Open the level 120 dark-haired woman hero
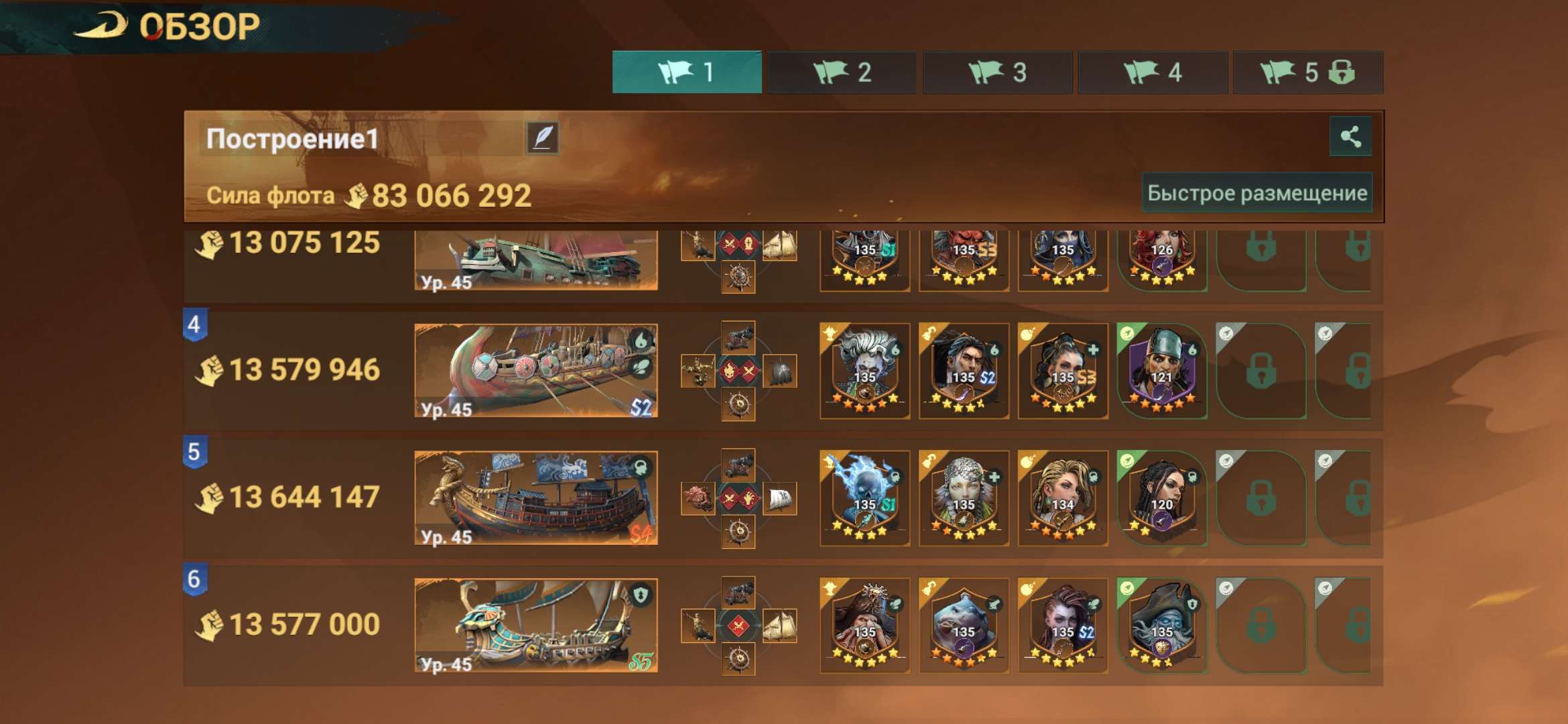The height and width of the screenshot is (724, 1568). click(1162, 497)
